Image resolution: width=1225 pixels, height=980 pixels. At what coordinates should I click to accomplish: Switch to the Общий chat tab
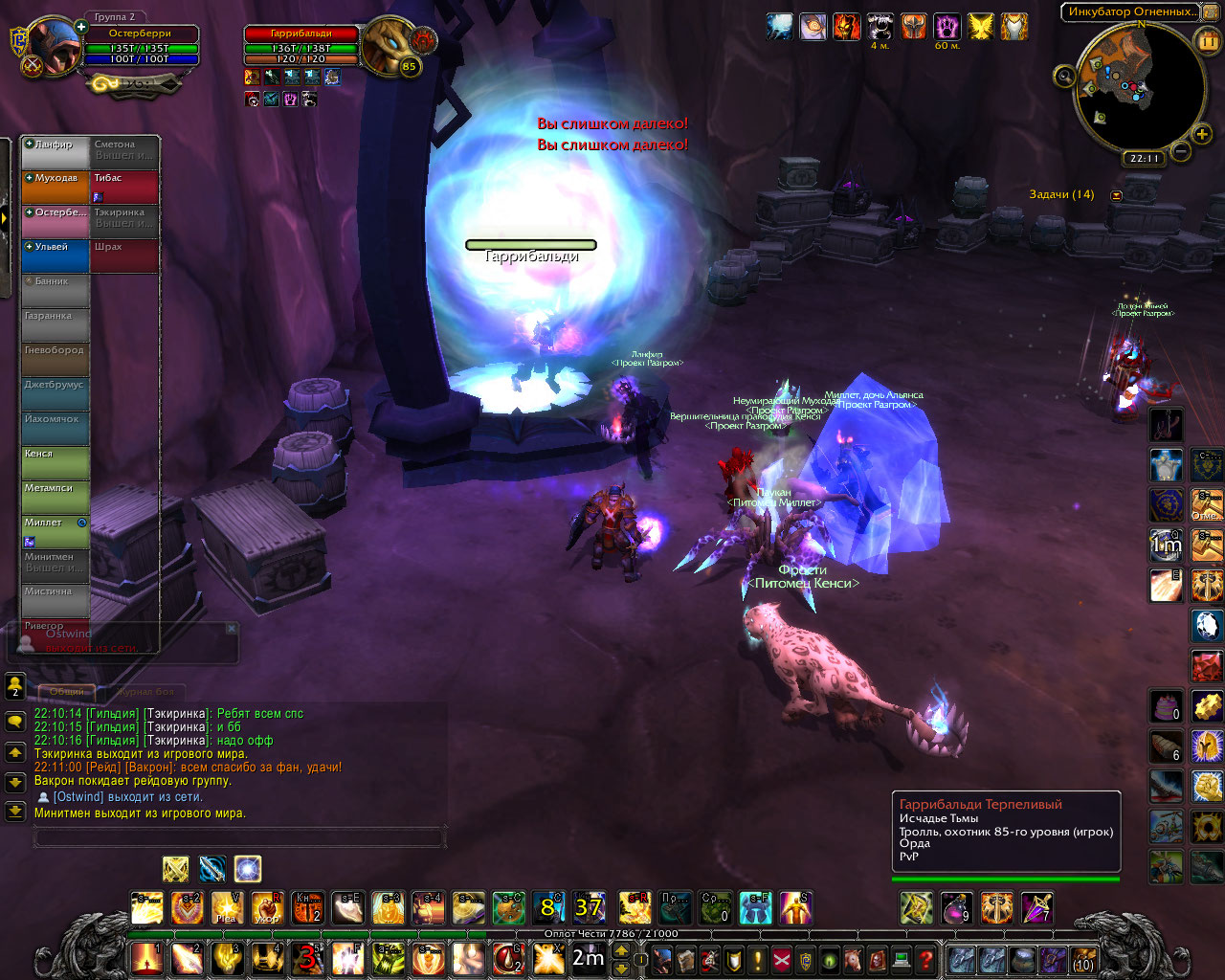coord(66,691)
